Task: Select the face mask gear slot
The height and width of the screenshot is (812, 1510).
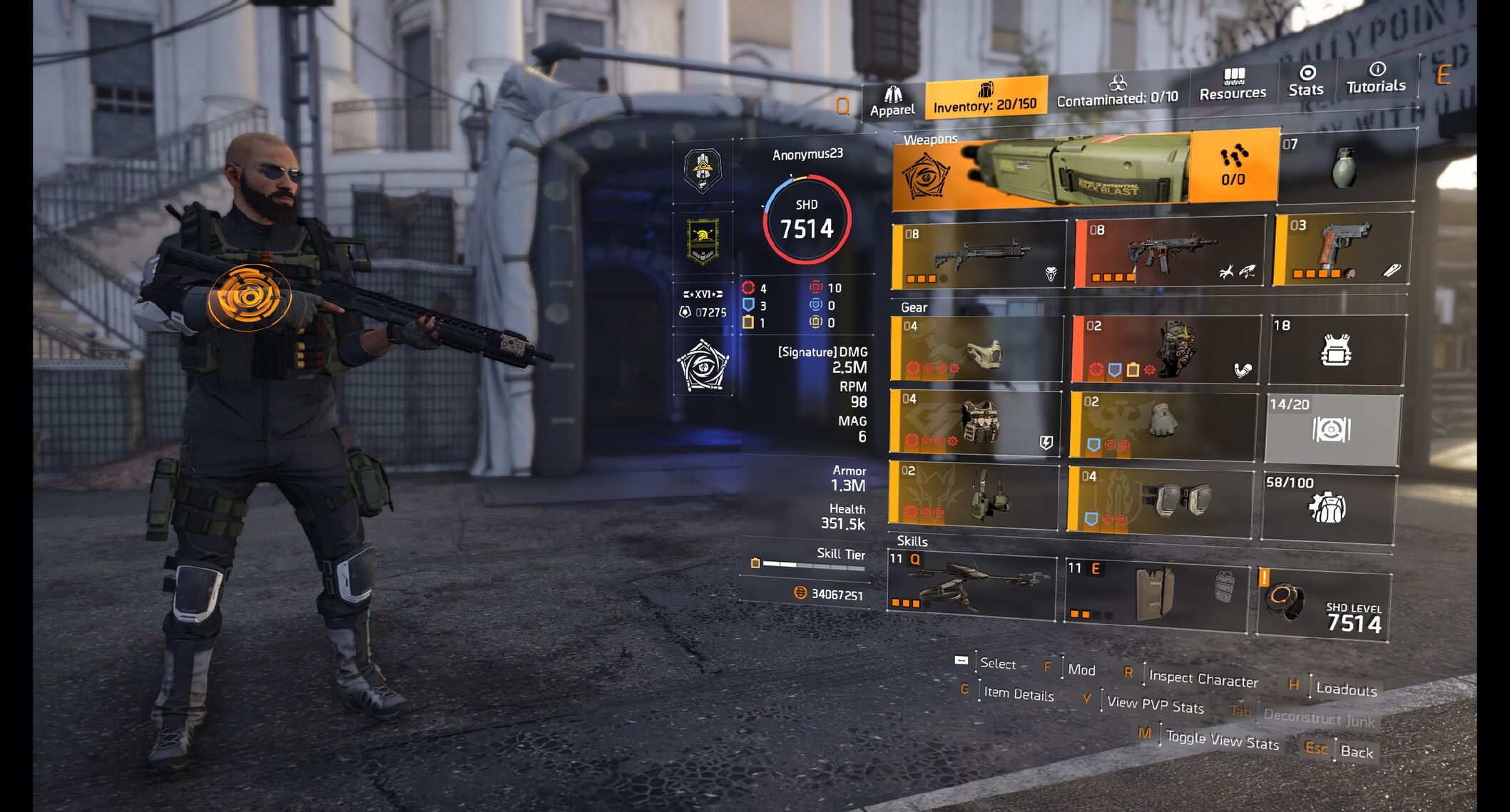Action: point(976,349)
